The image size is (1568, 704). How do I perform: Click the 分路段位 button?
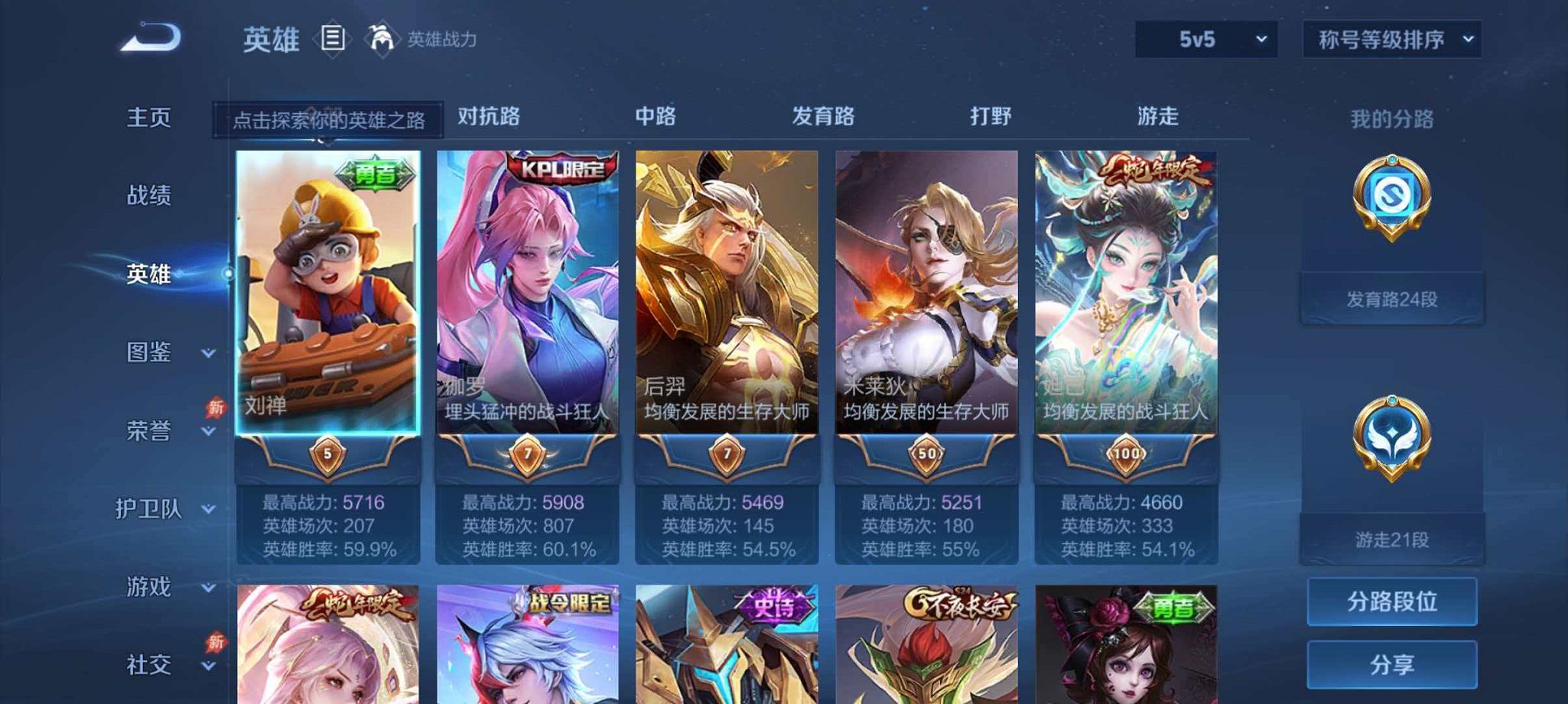tap(1391, 603)
